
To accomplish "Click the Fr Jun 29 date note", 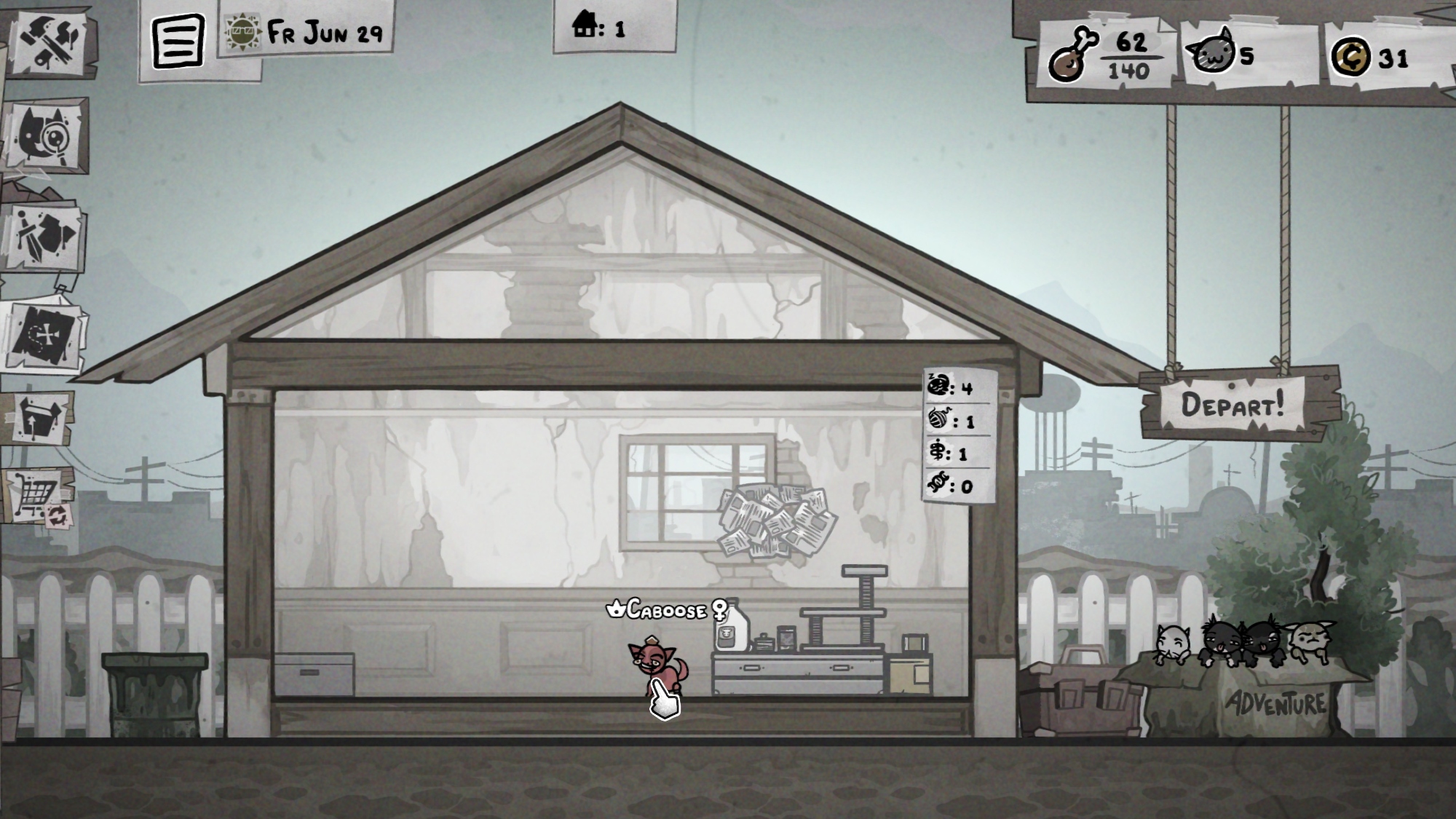I will pos(307,31).
